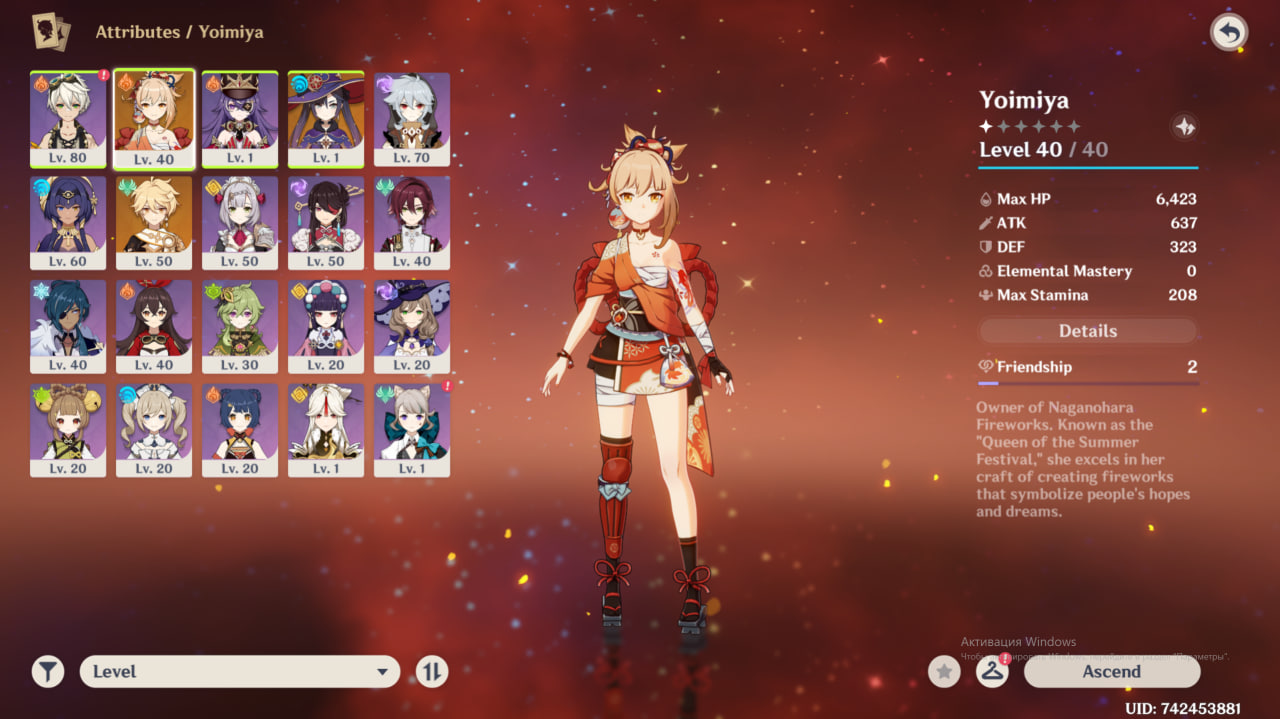
Task: Choose Xiangling's portrait
Action: 240,430
